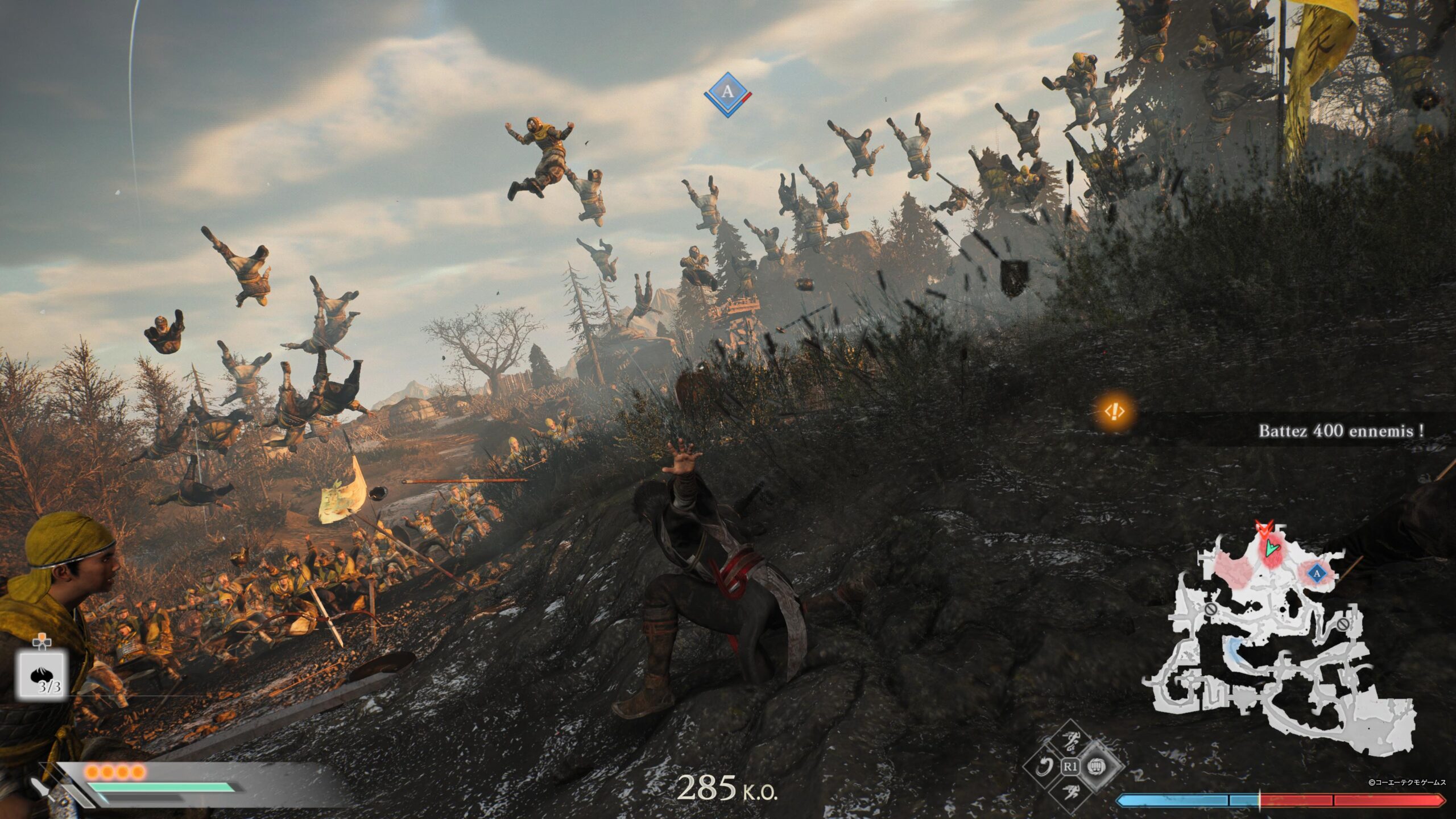Viewport: 1456px width, 819px height.
Task: Click the green player arrow on the minimap
Action: coord(1272,548)
